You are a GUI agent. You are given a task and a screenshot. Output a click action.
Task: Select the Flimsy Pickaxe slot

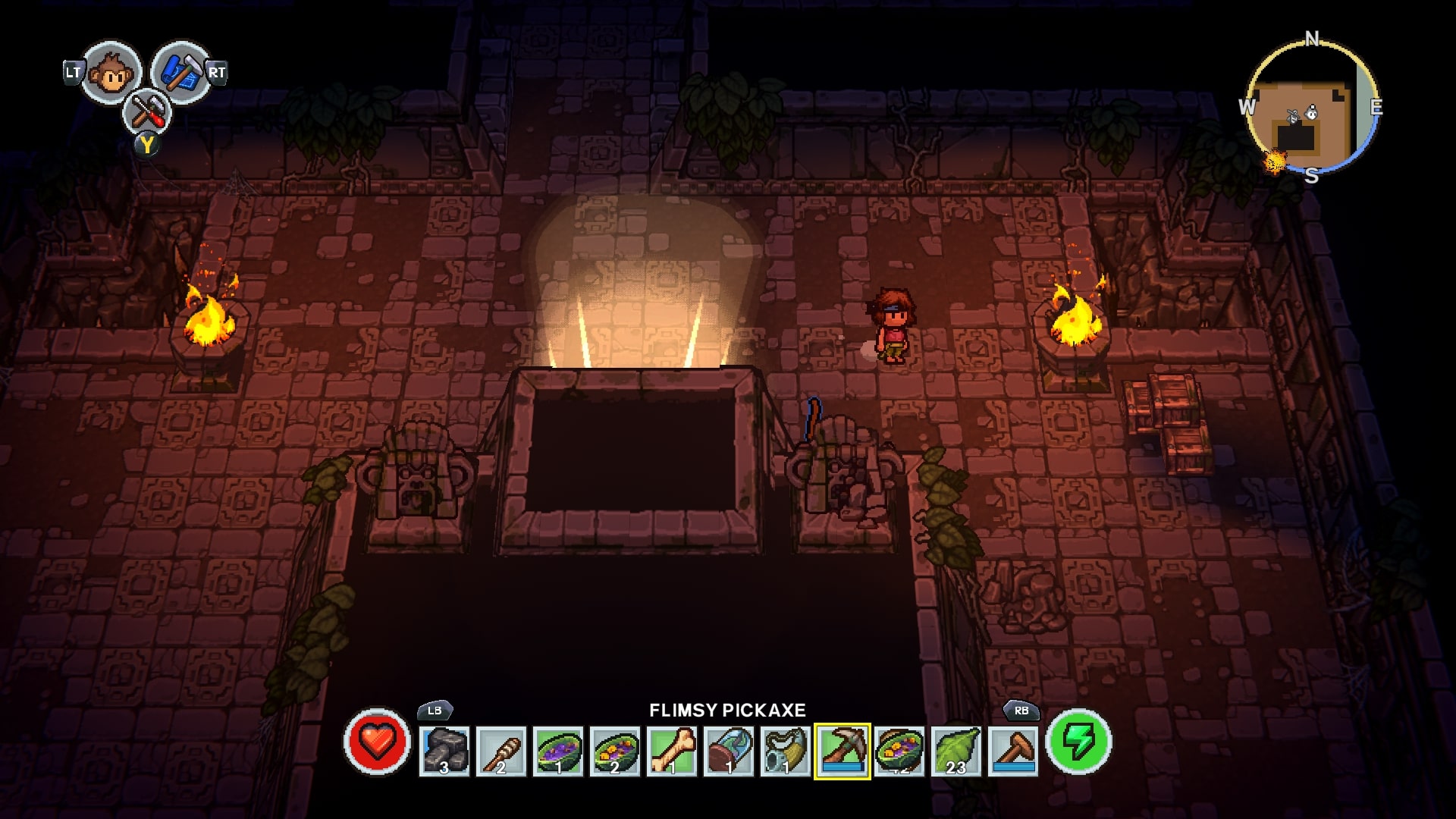(x=843, y=751)
